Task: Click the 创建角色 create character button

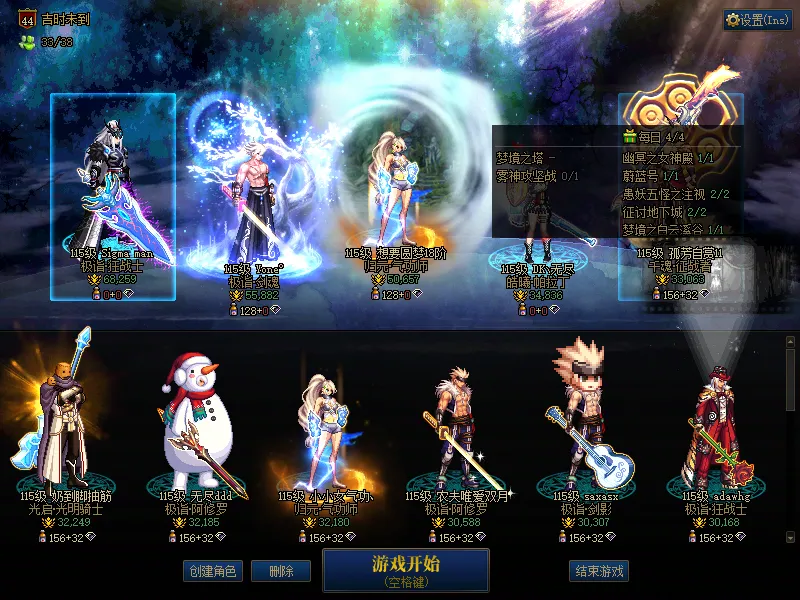Action: (211, 571)
